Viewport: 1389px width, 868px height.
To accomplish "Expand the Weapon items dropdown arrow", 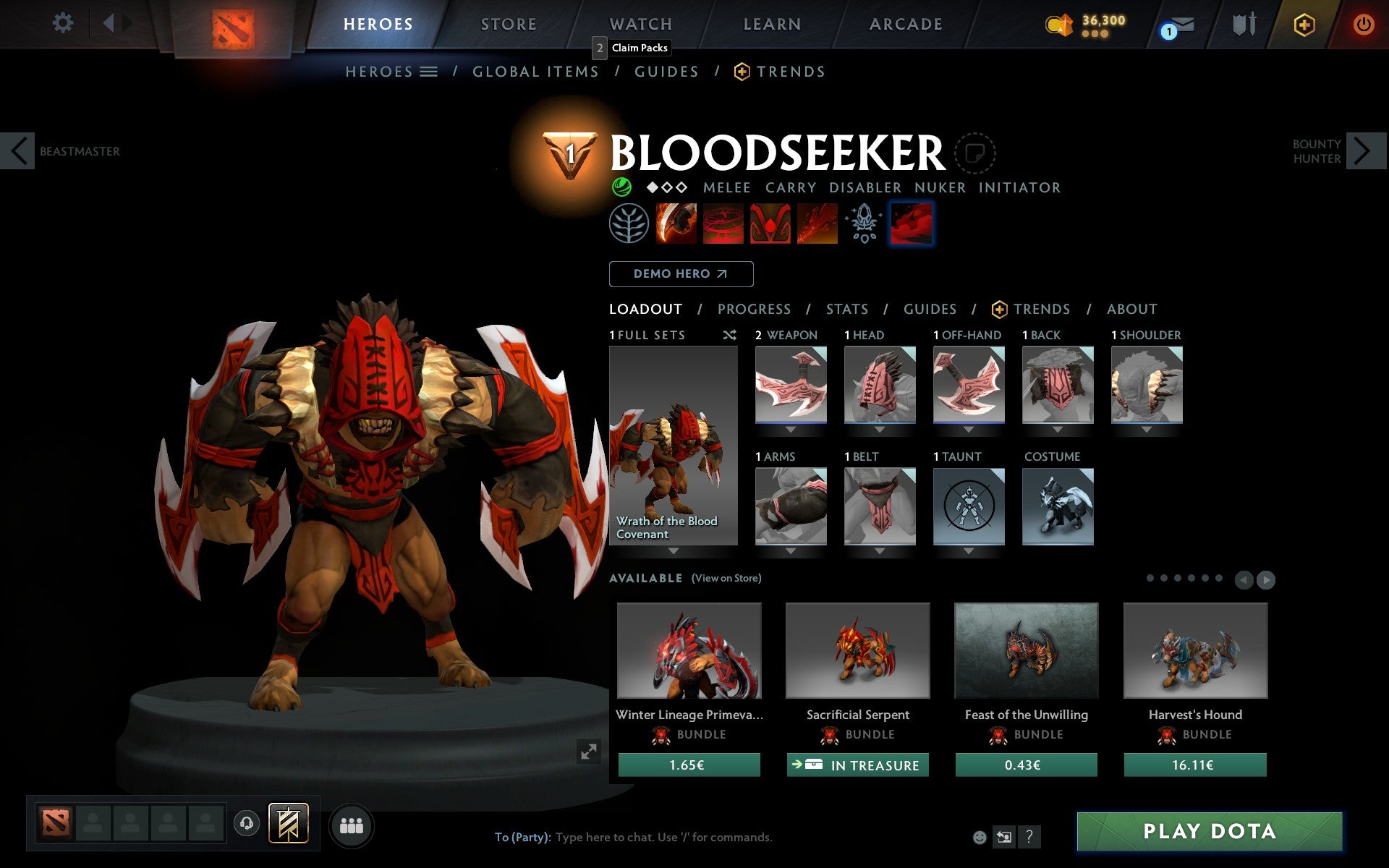I will (791, 428).
